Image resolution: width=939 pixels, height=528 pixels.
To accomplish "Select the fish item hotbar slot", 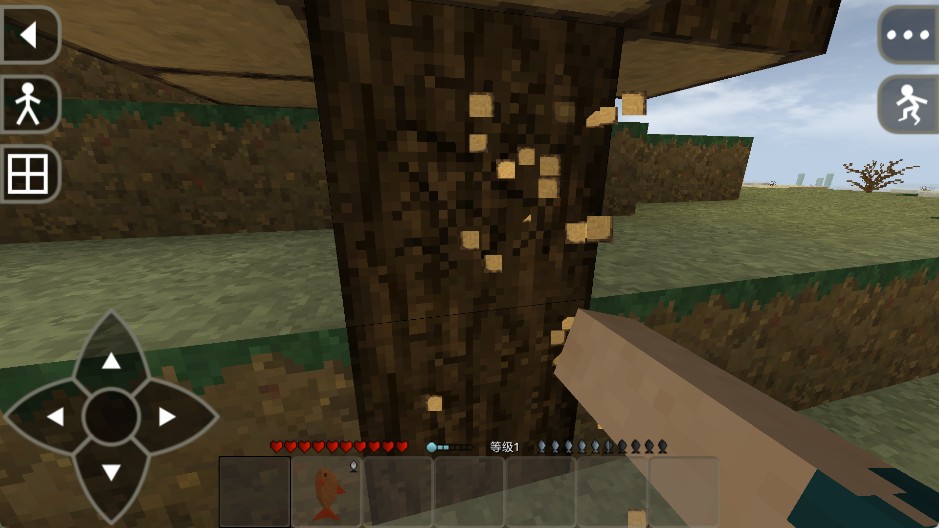I will tap(326, 492).
